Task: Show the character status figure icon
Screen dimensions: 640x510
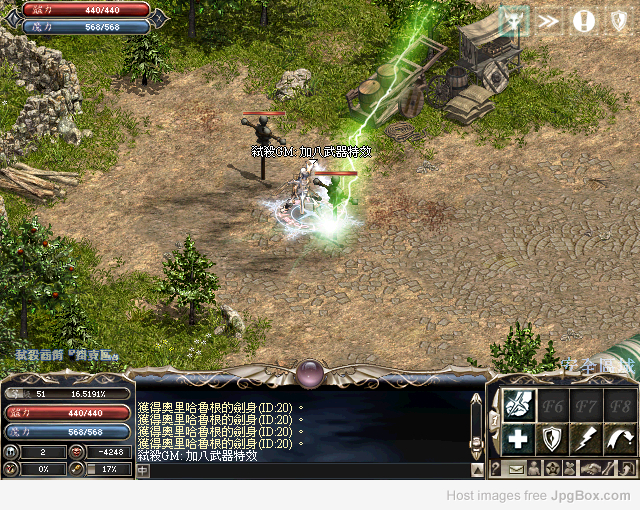Action: pyautogui.click(x=534, y=468)
